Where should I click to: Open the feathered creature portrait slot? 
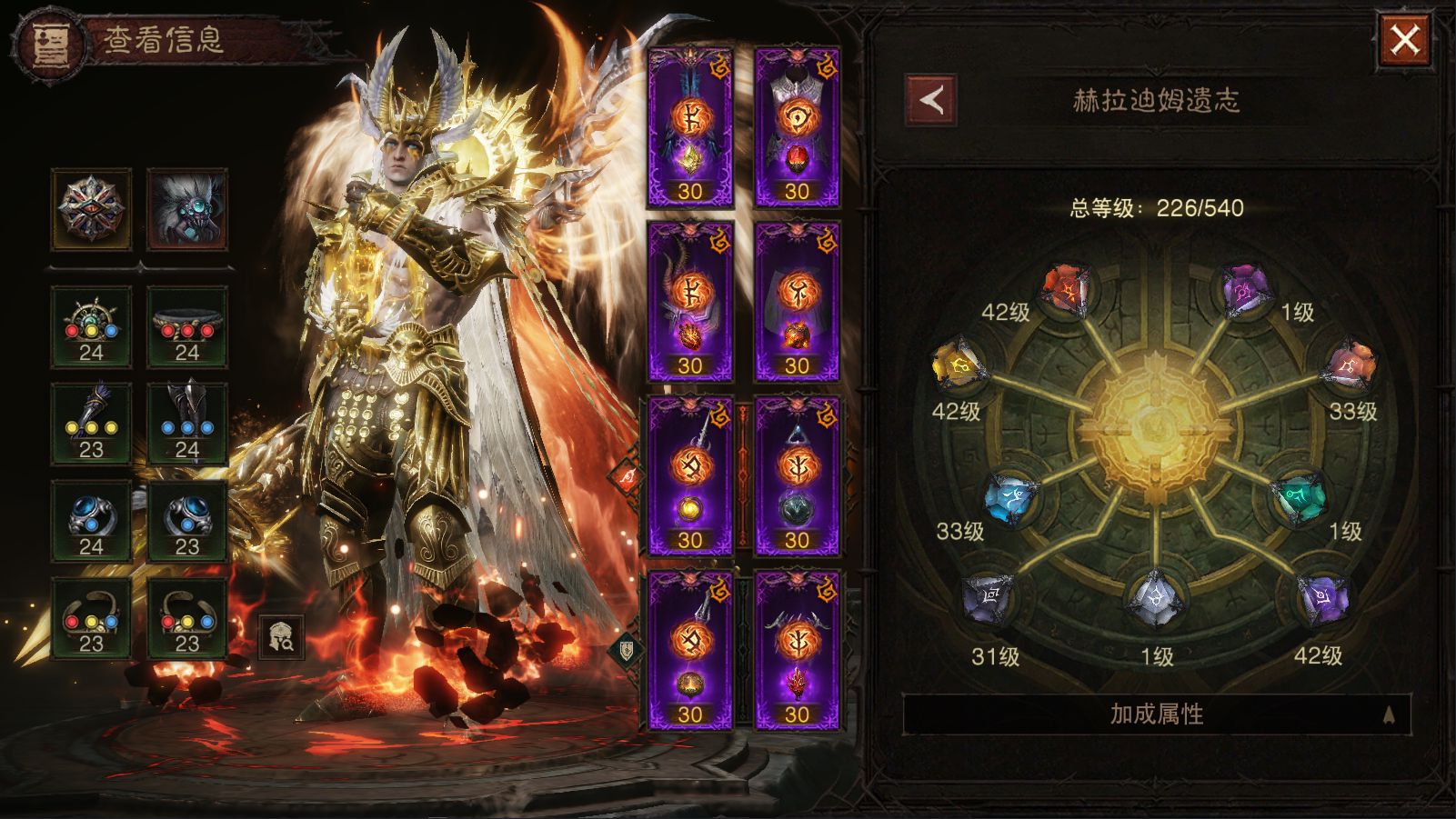pos(186,208)
